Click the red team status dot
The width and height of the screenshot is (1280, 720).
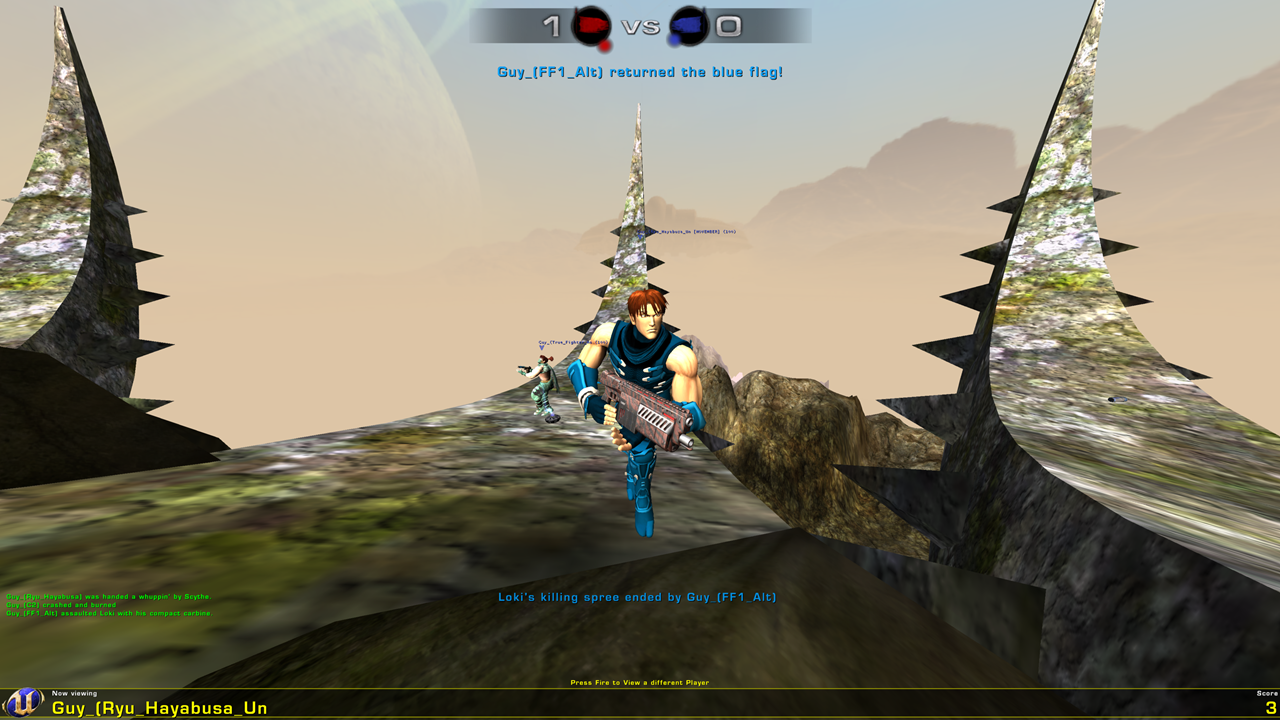click(603, 44)
